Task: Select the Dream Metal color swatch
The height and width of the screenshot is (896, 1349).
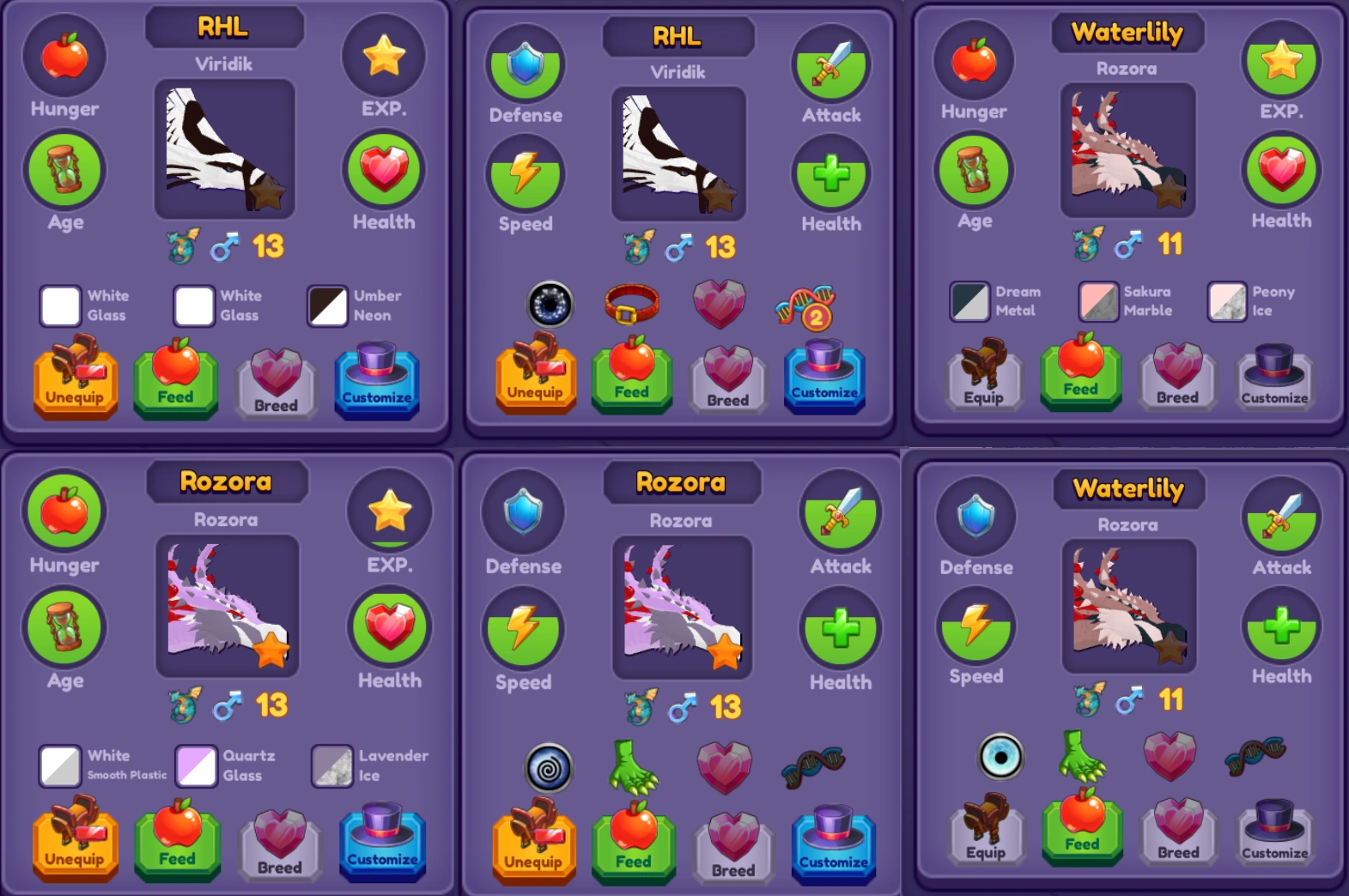Action: pyautogui.click(x=969, y=304)
